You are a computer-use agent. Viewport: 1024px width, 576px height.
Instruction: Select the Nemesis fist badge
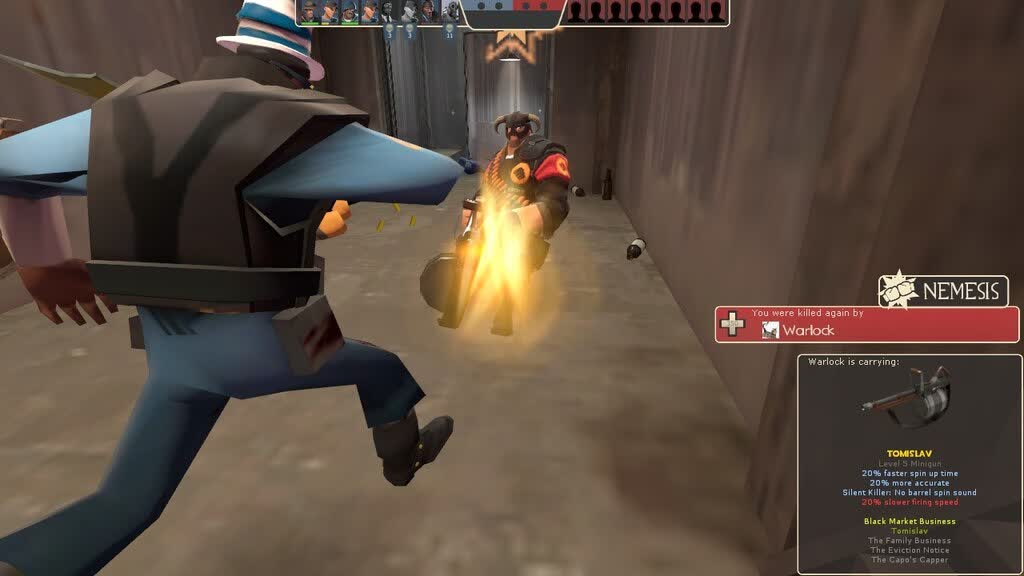click(897, 292)
